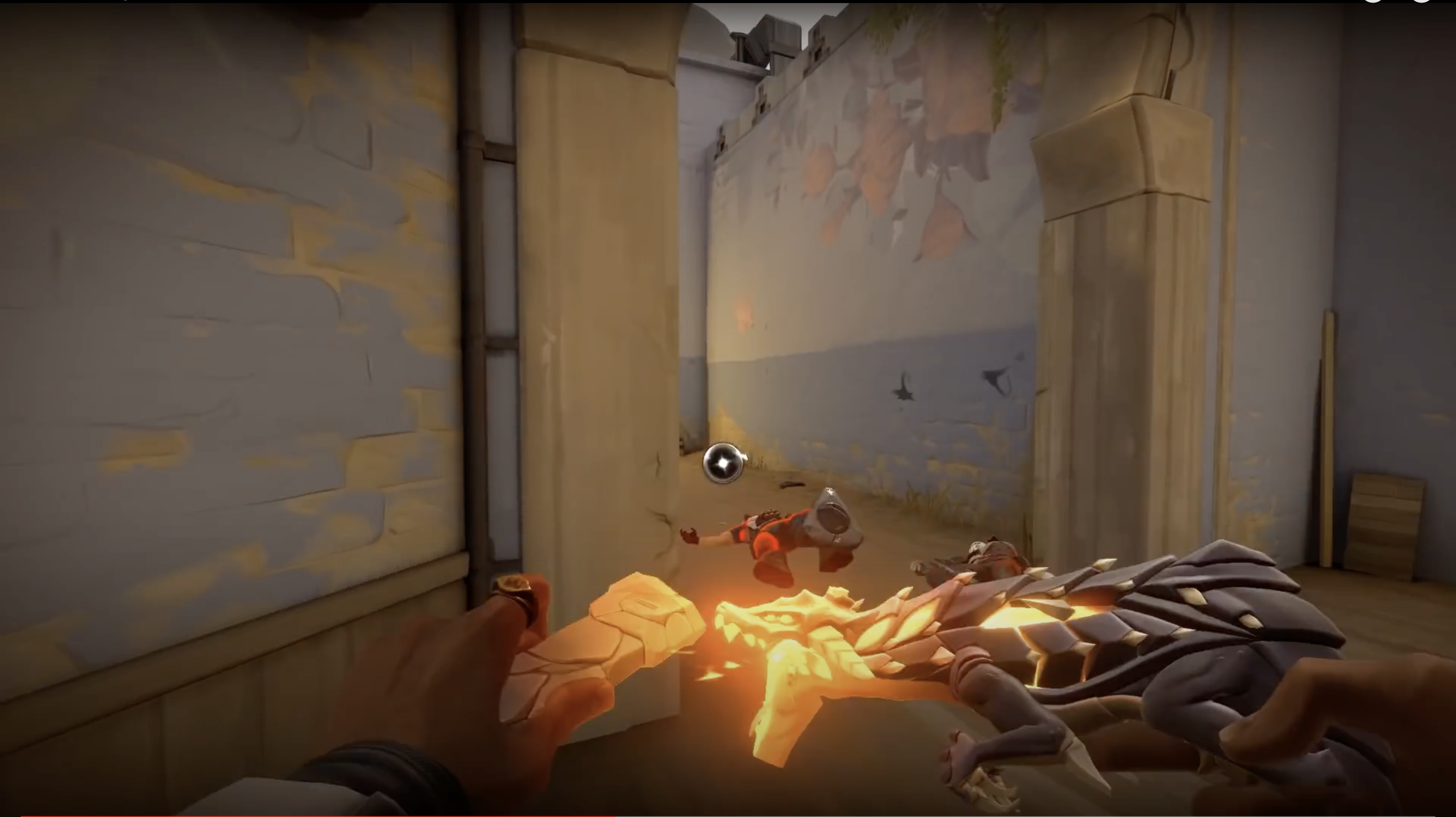1456x817 pixels.
Task: Click the red video progress bar
Action: click(316, 815)
